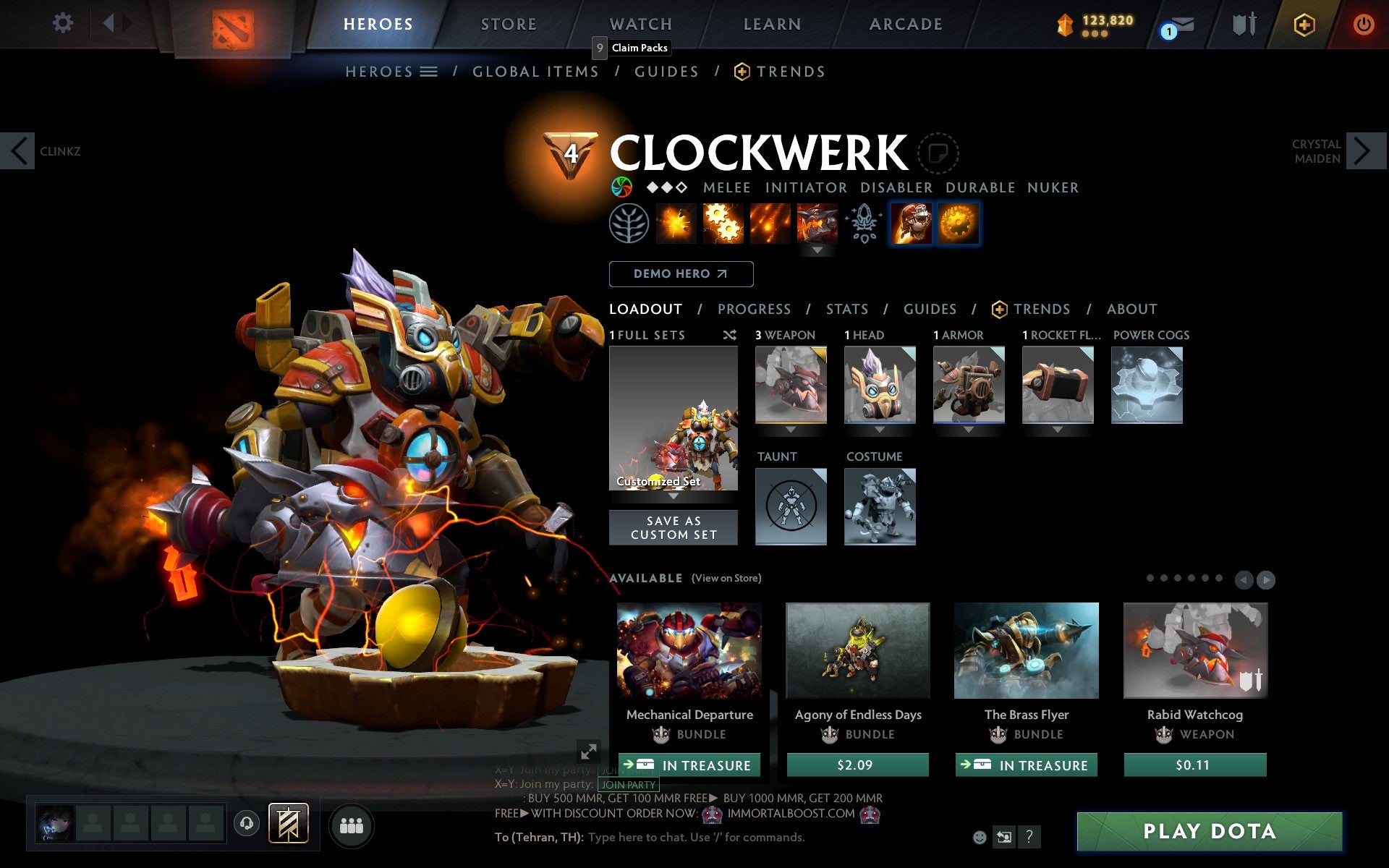Image resolution: width=1389 pixels, height=868 pixels.
Task: Expand the Weapon slot dropdown arrow
Action: click(x=790, y=430)
